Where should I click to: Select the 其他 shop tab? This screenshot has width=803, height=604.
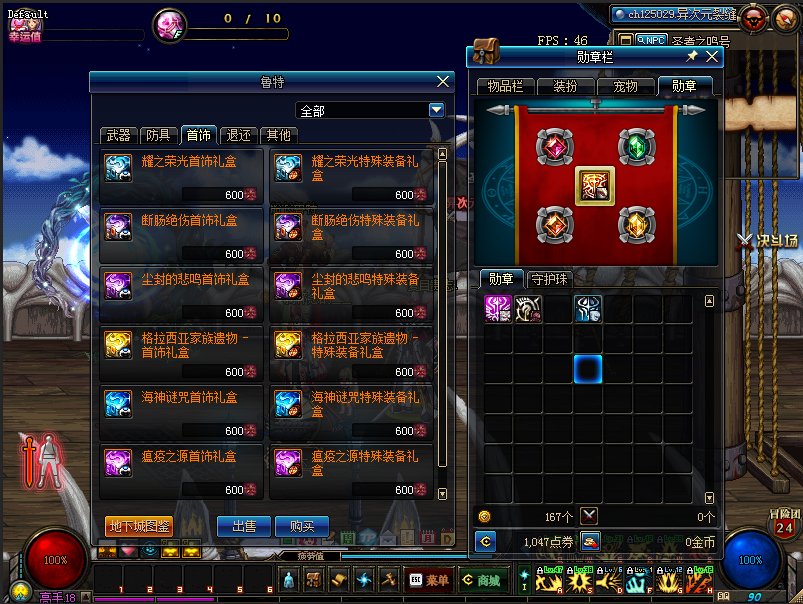point(278,136)
